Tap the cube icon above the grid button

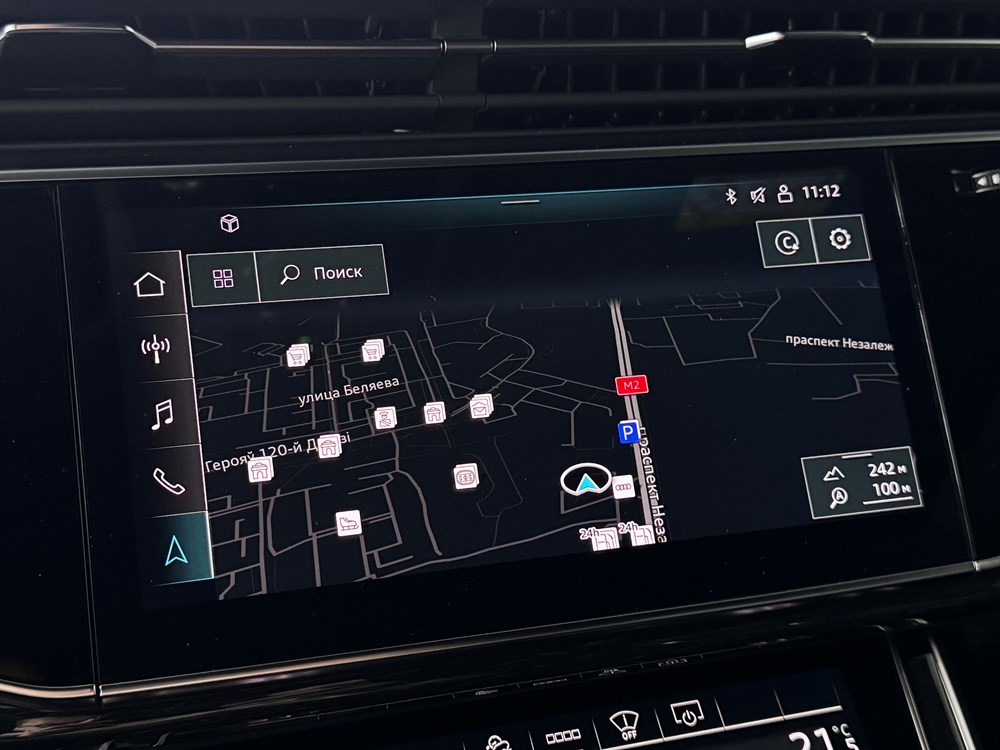point(229,223)
